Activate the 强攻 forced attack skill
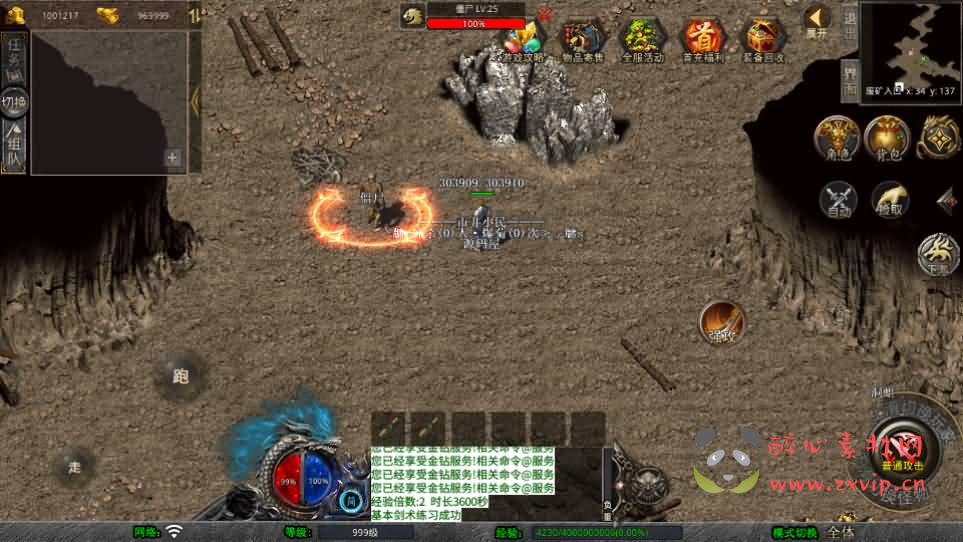The width and height of the screenshot is (963, 542). point(721,322)
